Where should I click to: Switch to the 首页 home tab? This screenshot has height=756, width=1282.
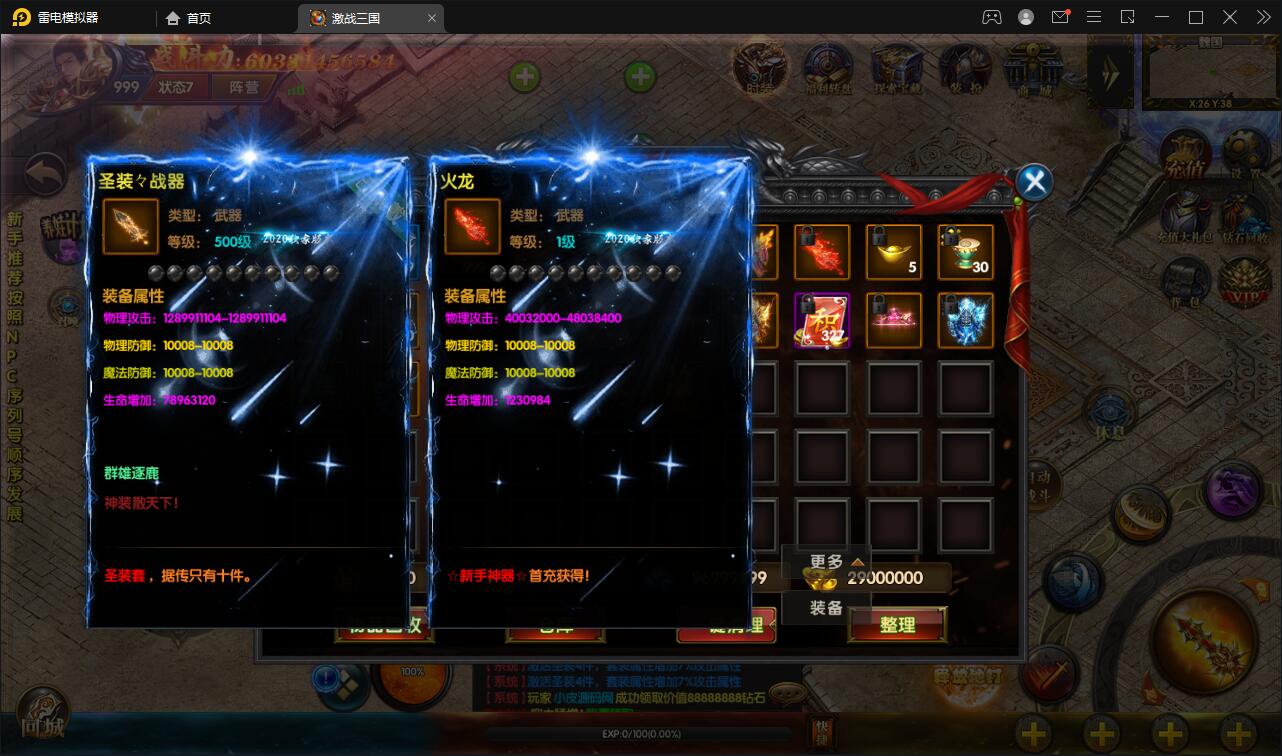pyautogui.click(x=189, y=18)
